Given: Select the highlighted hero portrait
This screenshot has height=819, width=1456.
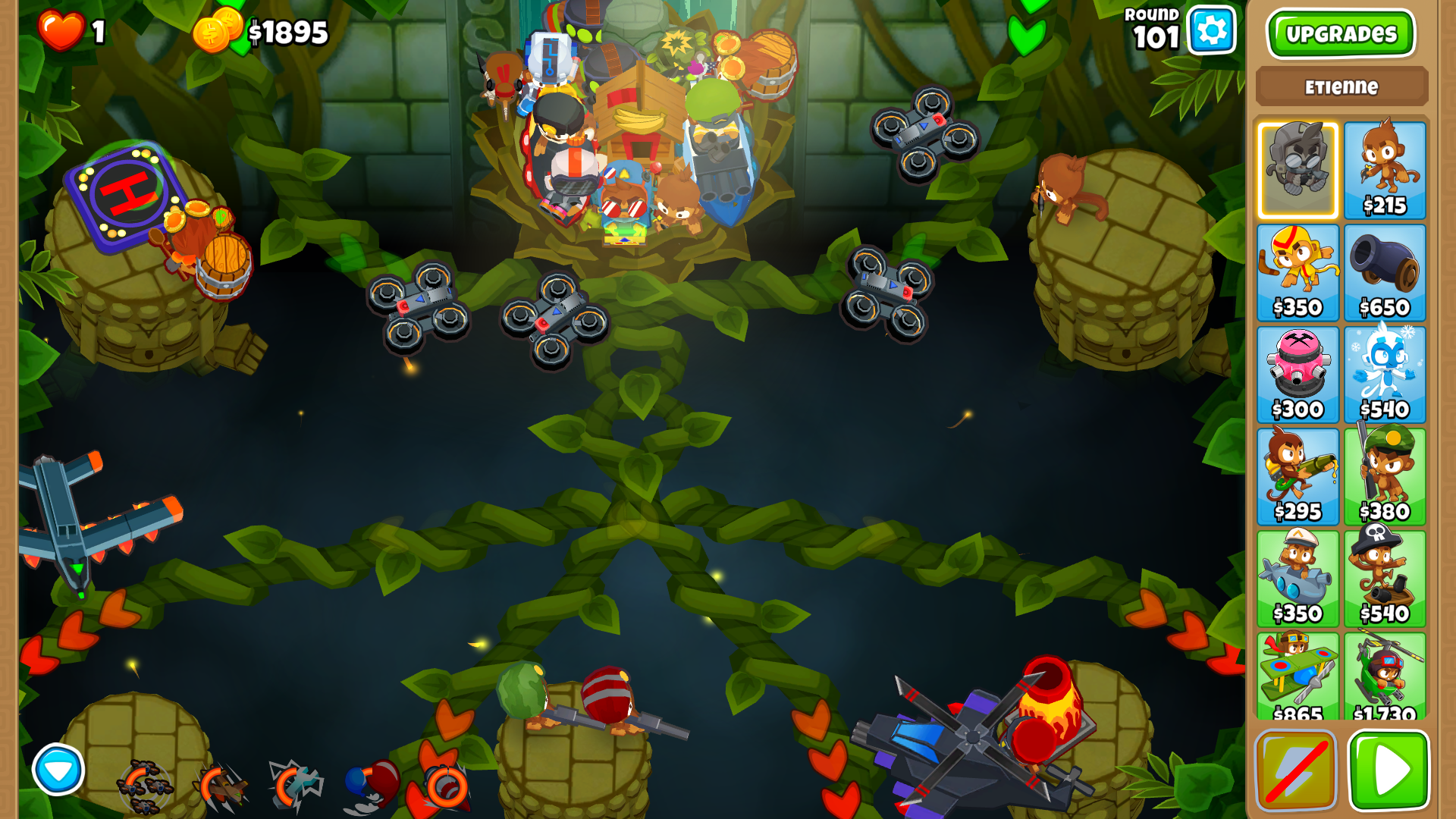Looking at the screenshot, I should point(1298,168).
